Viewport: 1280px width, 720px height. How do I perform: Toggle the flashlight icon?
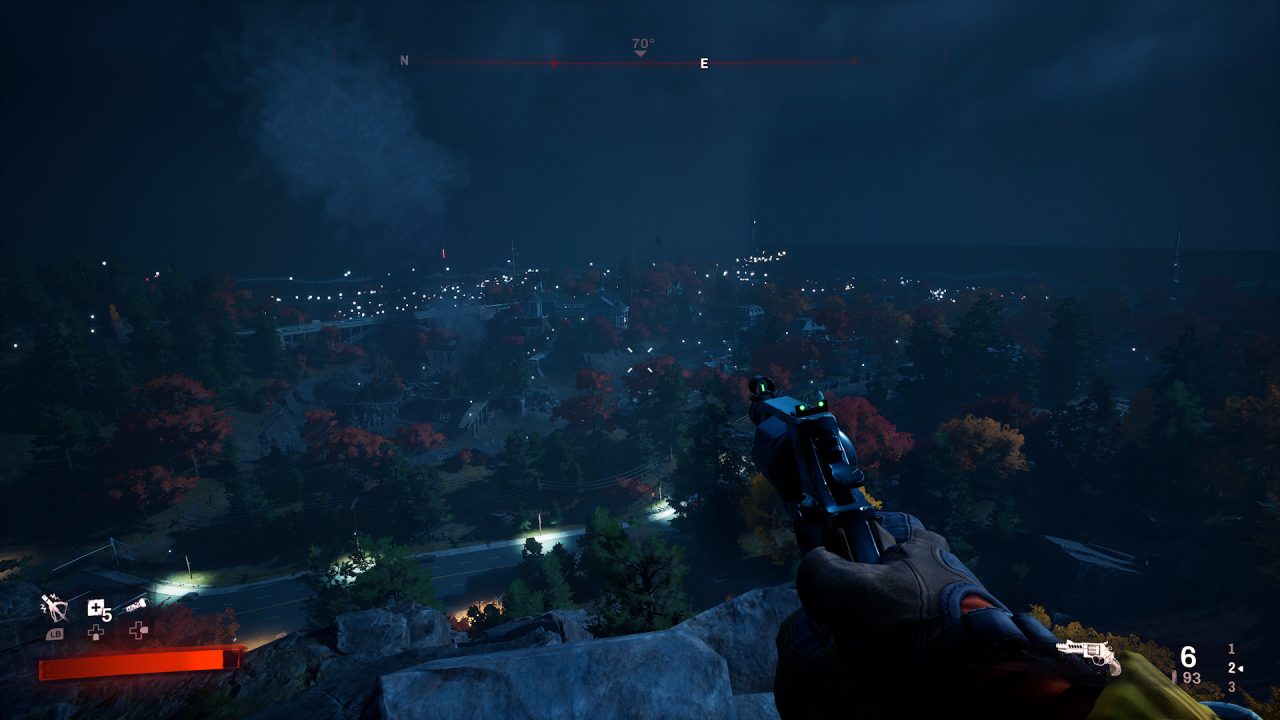click(x=136, y=606)
